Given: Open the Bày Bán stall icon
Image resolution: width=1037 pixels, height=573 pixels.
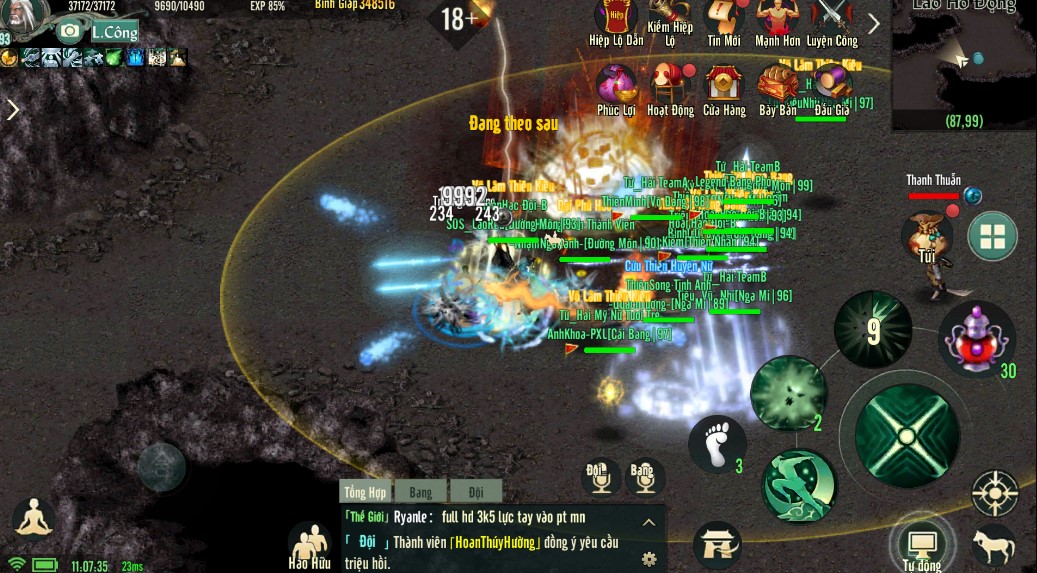Looking at the screenshot, I should coord(777,84).
